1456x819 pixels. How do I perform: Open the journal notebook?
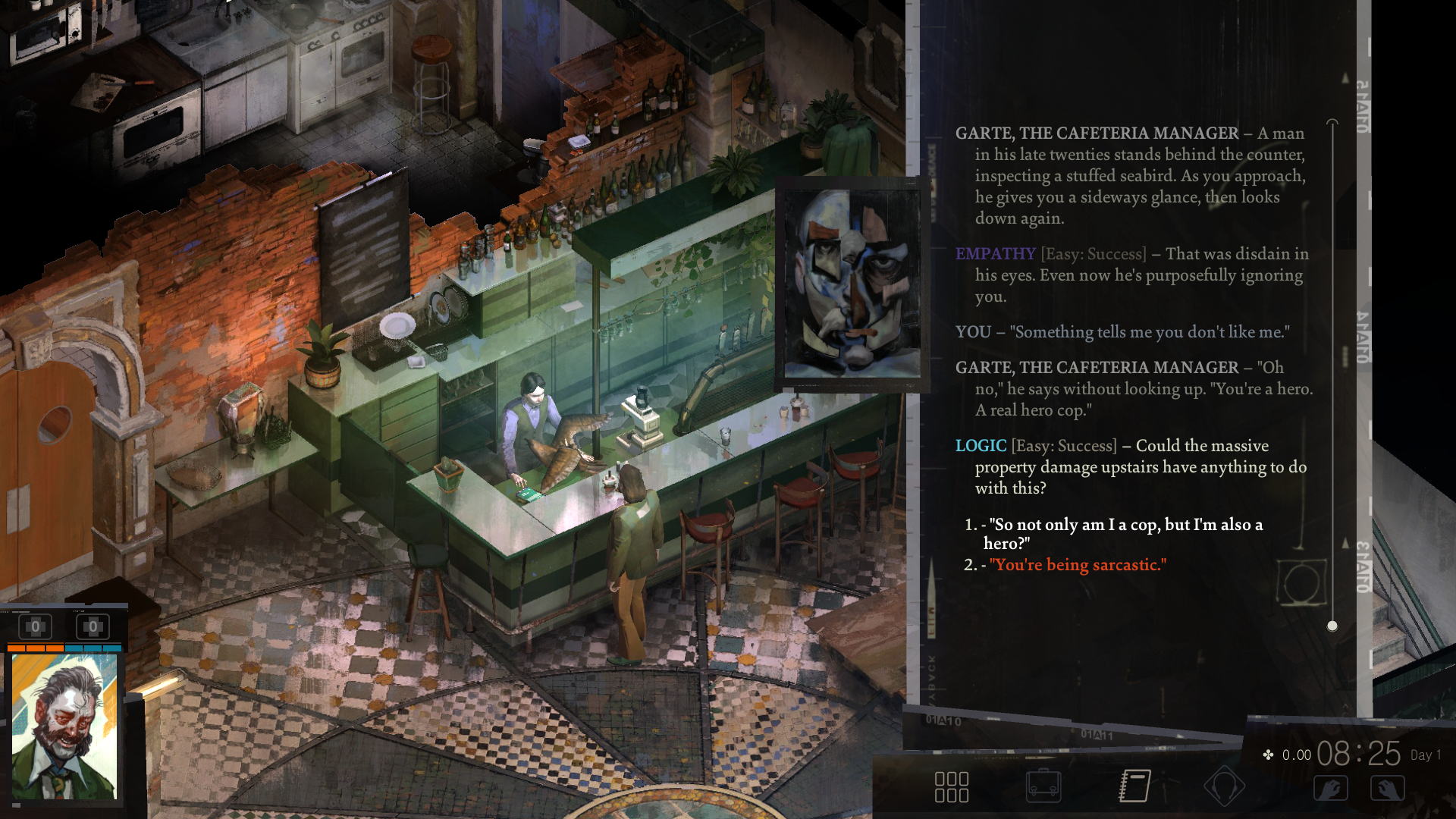1134,786
